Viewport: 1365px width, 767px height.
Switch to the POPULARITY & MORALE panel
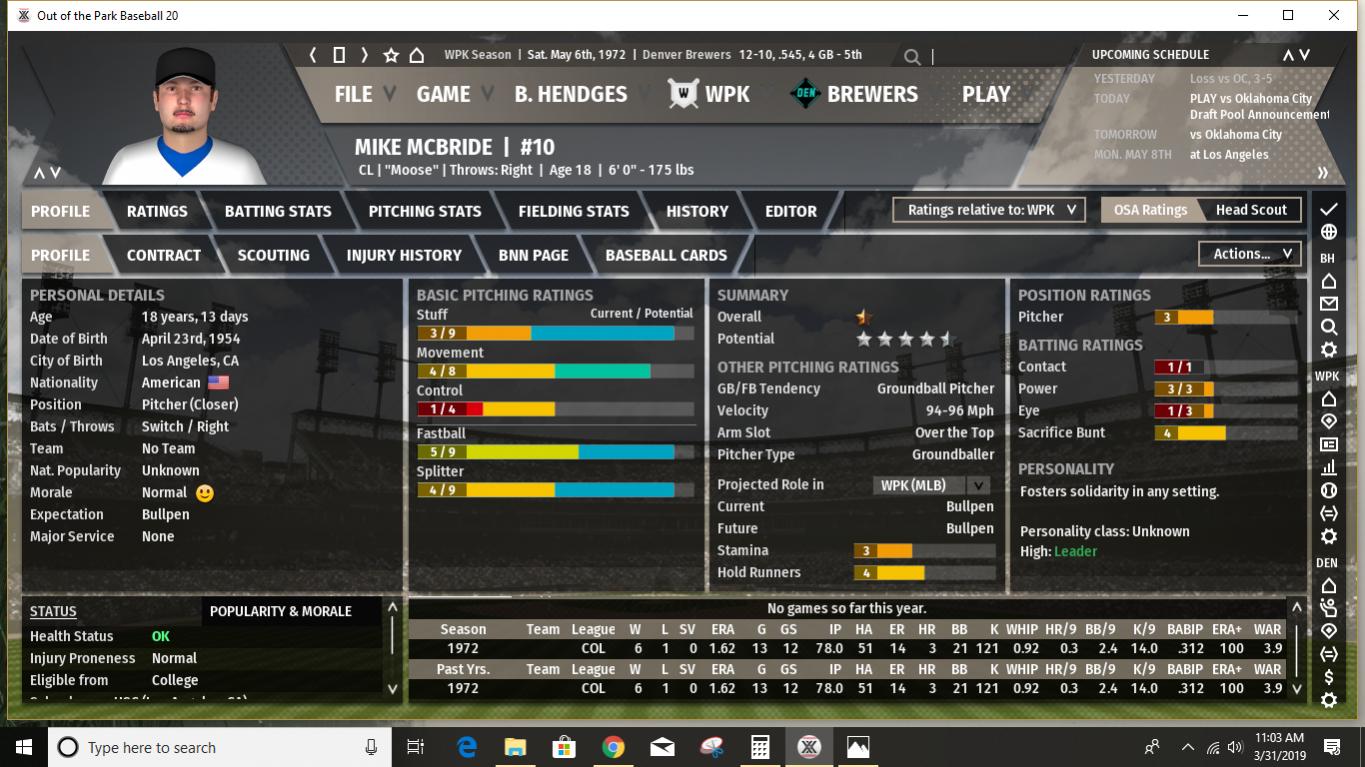[281, 611]
